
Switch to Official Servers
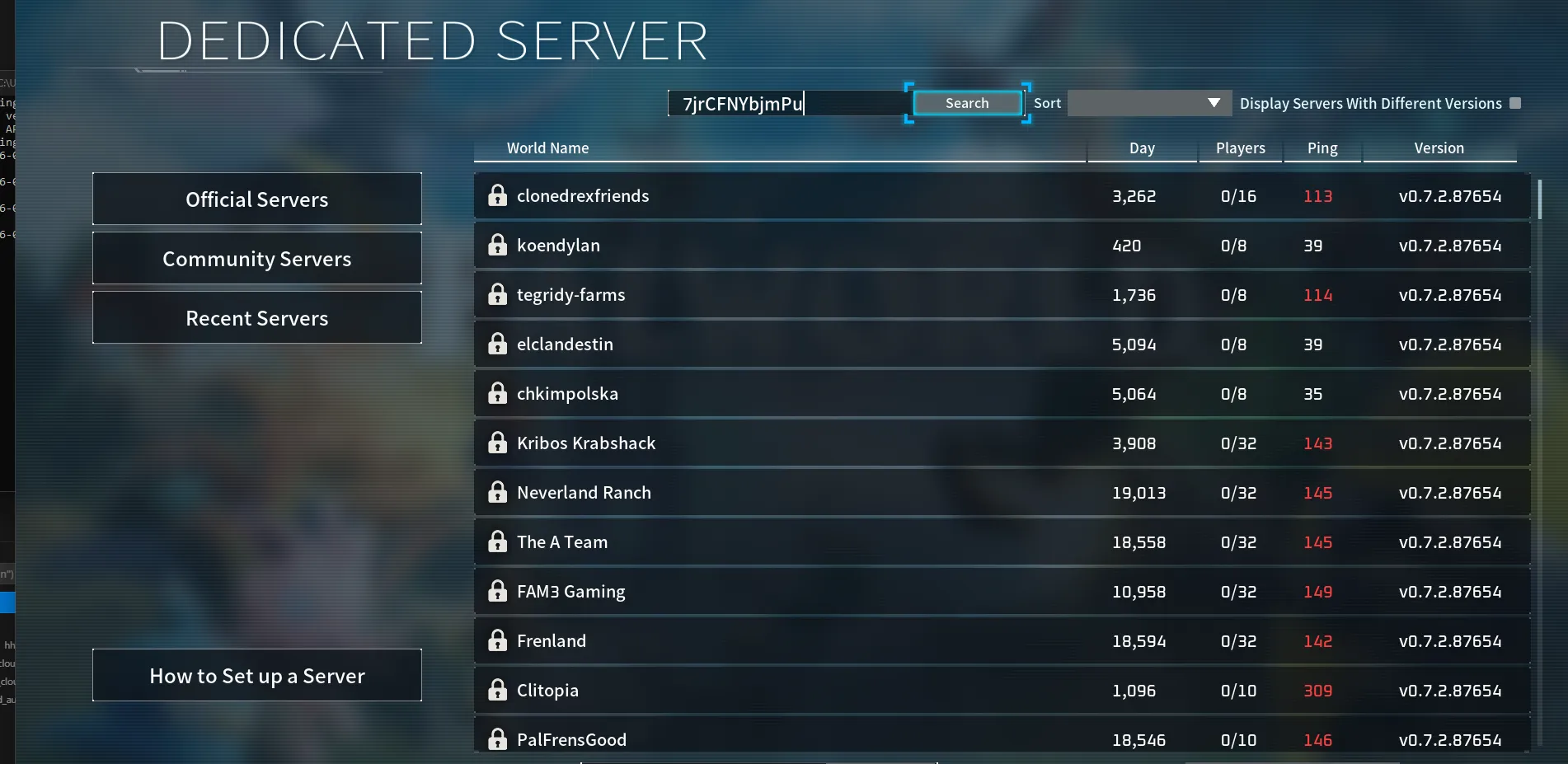(x=256, y=199)
